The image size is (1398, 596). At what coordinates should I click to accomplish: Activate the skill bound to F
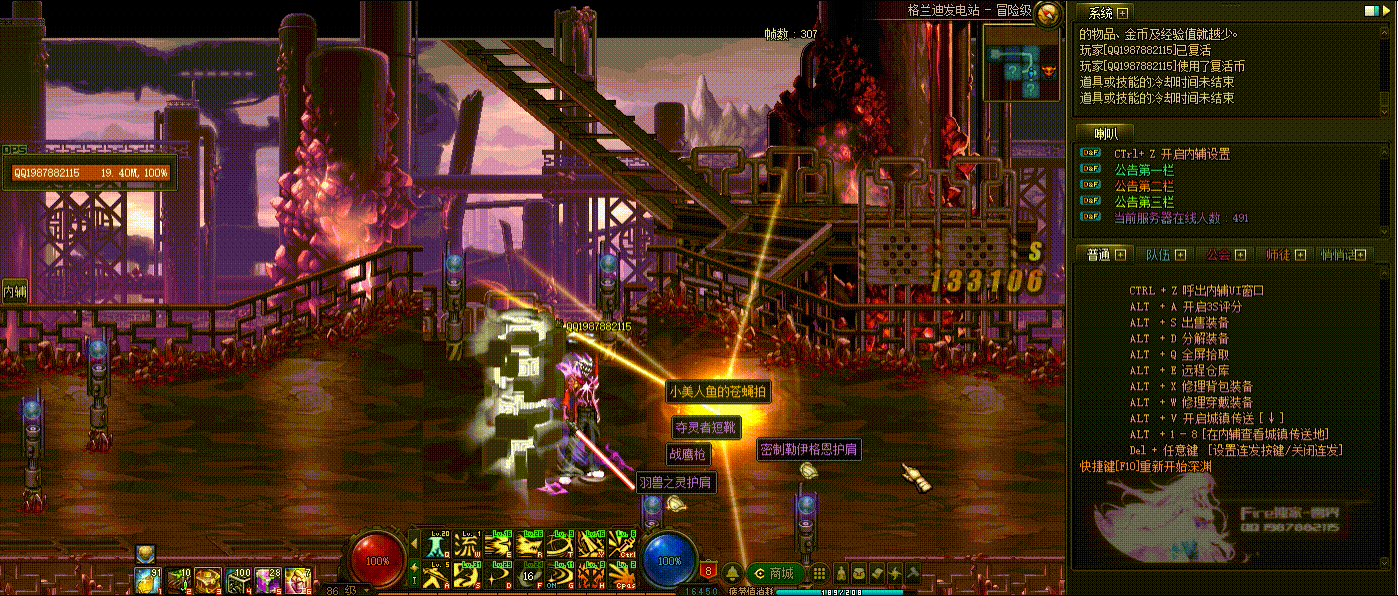529,574
